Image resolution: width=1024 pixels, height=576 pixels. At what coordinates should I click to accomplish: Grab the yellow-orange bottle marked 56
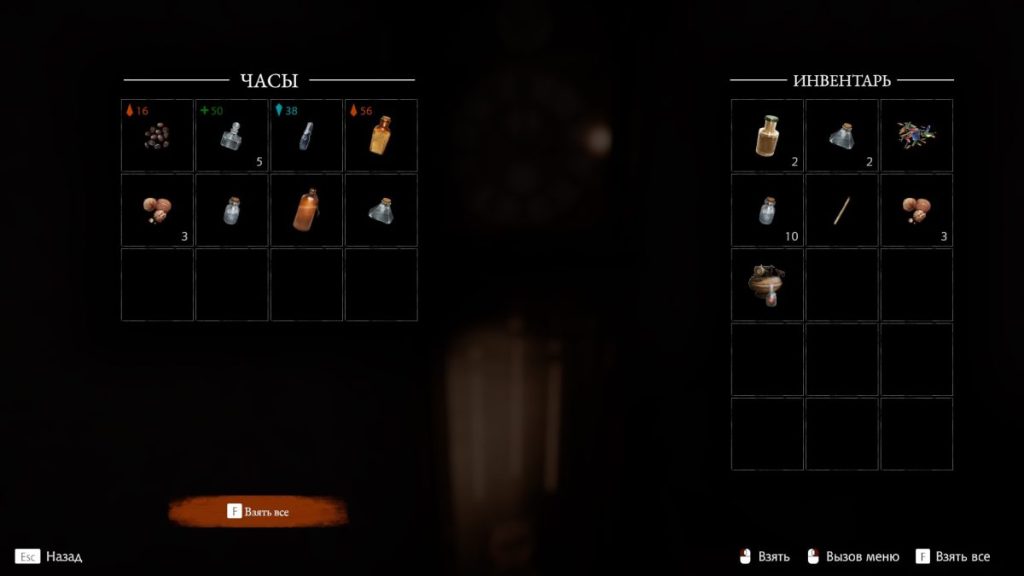pos(381,135)
